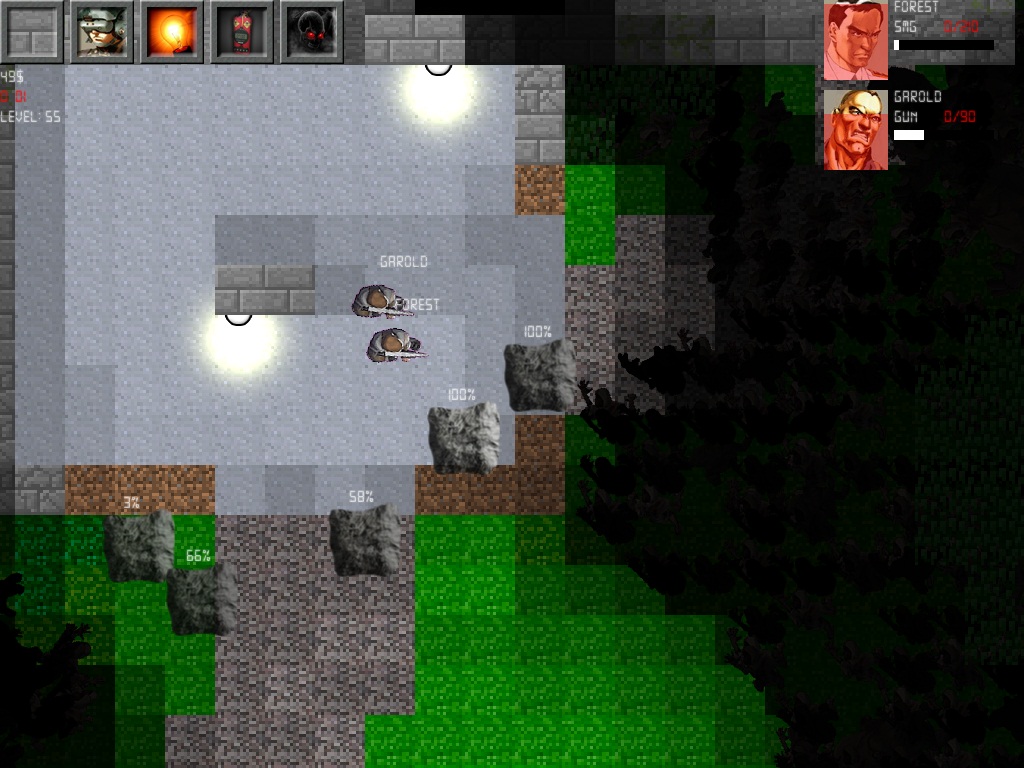The image size is (1024, 768).
Task: Select the red dynamite bomb icon
Action: coord(241,32)
